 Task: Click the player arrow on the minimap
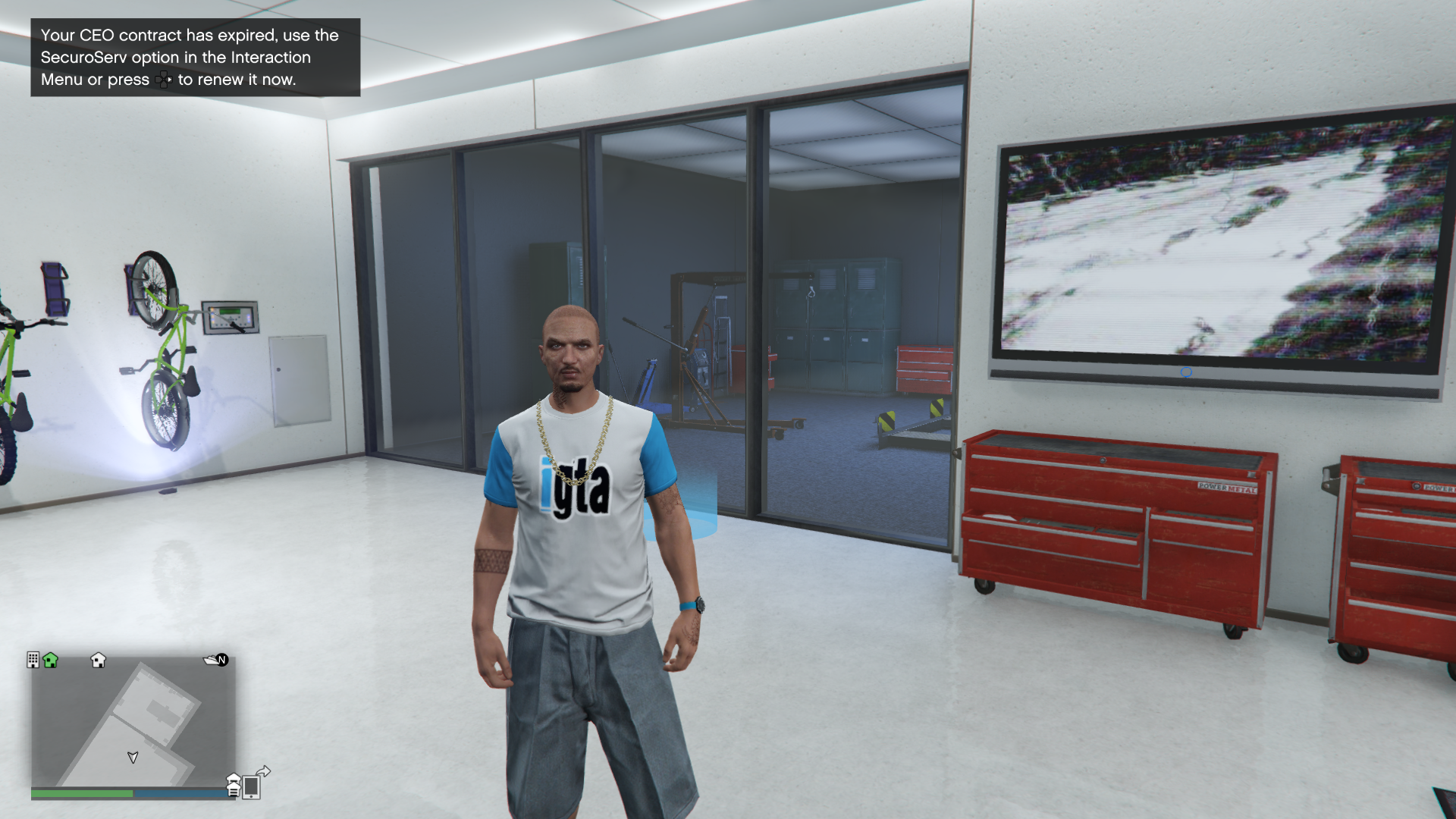point(133,757)
